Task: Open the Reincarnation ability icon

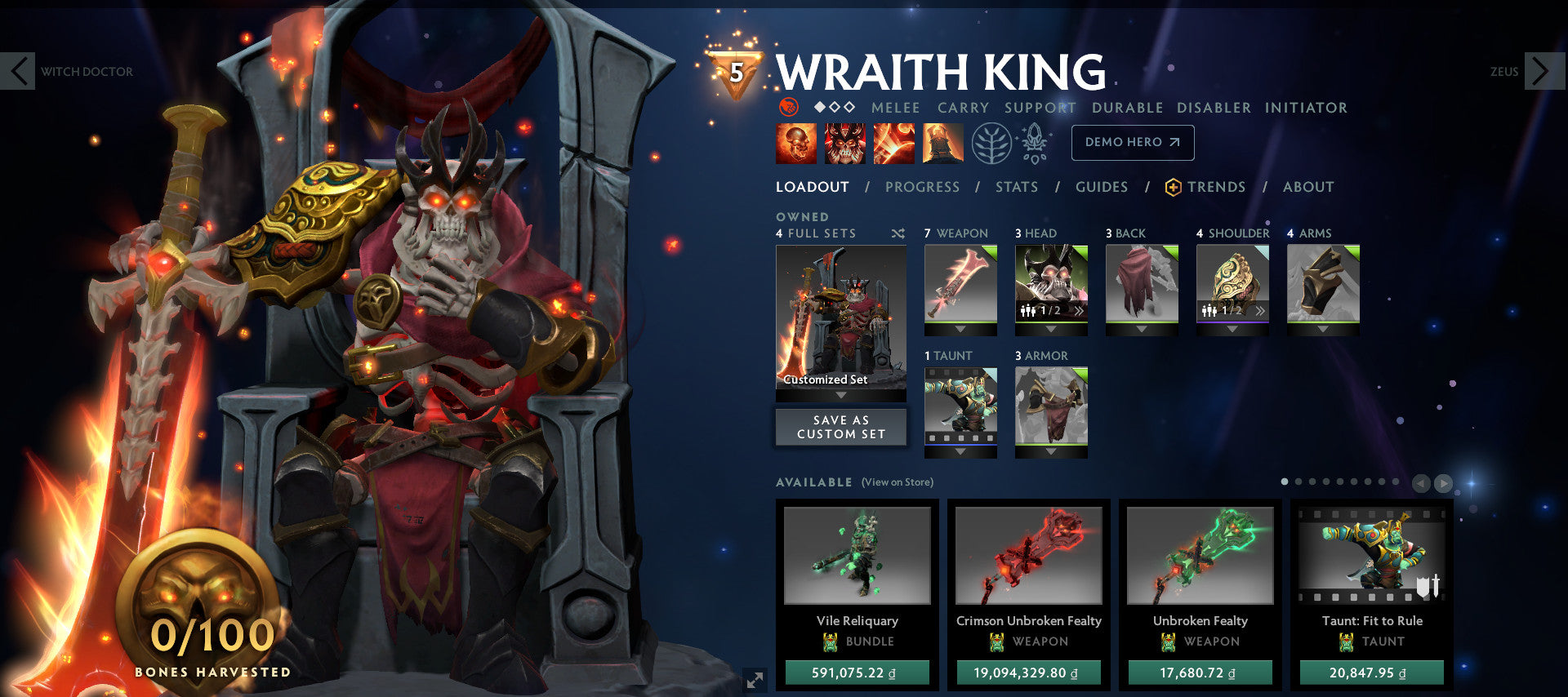Action: [x=942, y=142]
